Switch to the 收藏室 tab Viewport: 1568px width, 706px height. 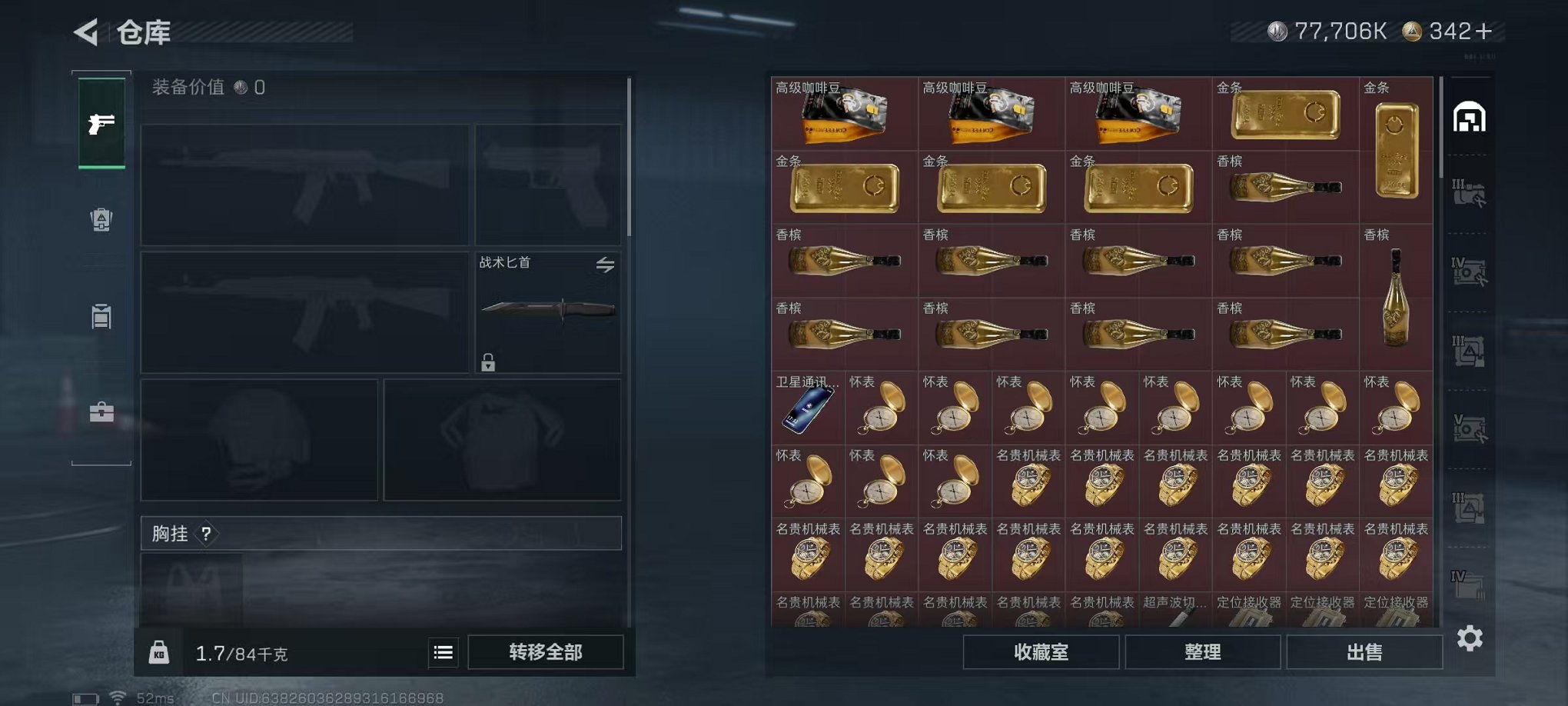pyautogui.click(x=1041, y=651)
